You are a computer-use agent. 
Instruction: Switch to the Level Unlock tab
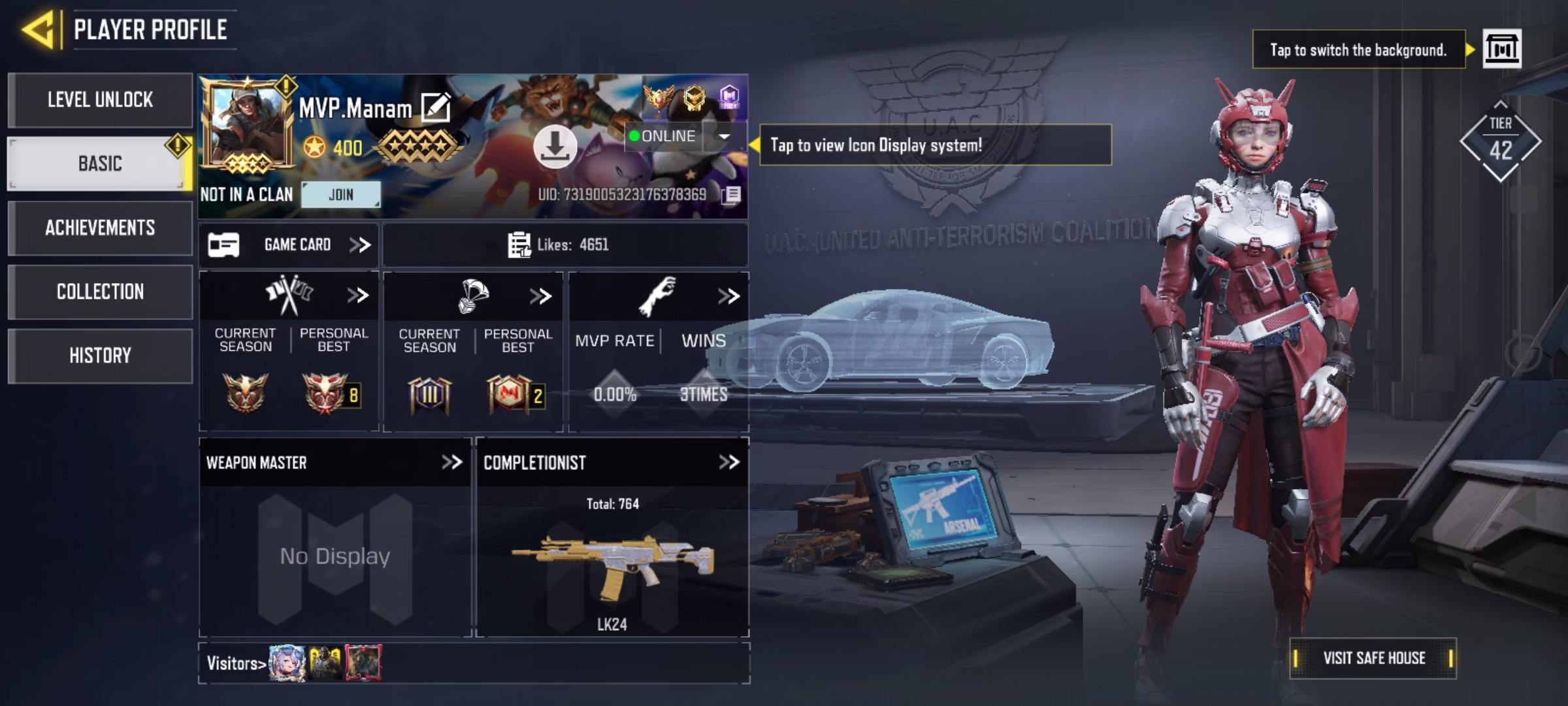tap(100, 100)
